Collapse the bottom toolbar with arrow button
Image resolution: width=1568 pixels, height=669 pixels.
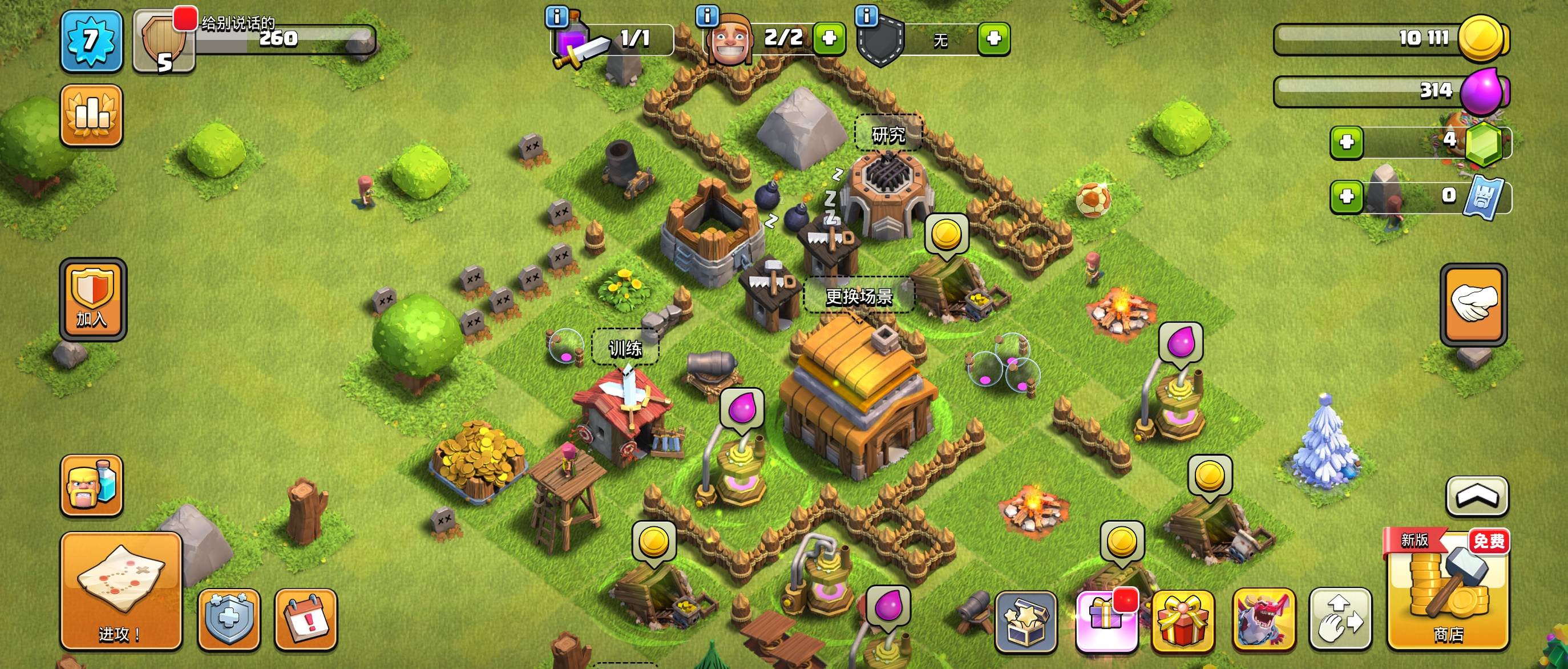tap(1477, 496)
